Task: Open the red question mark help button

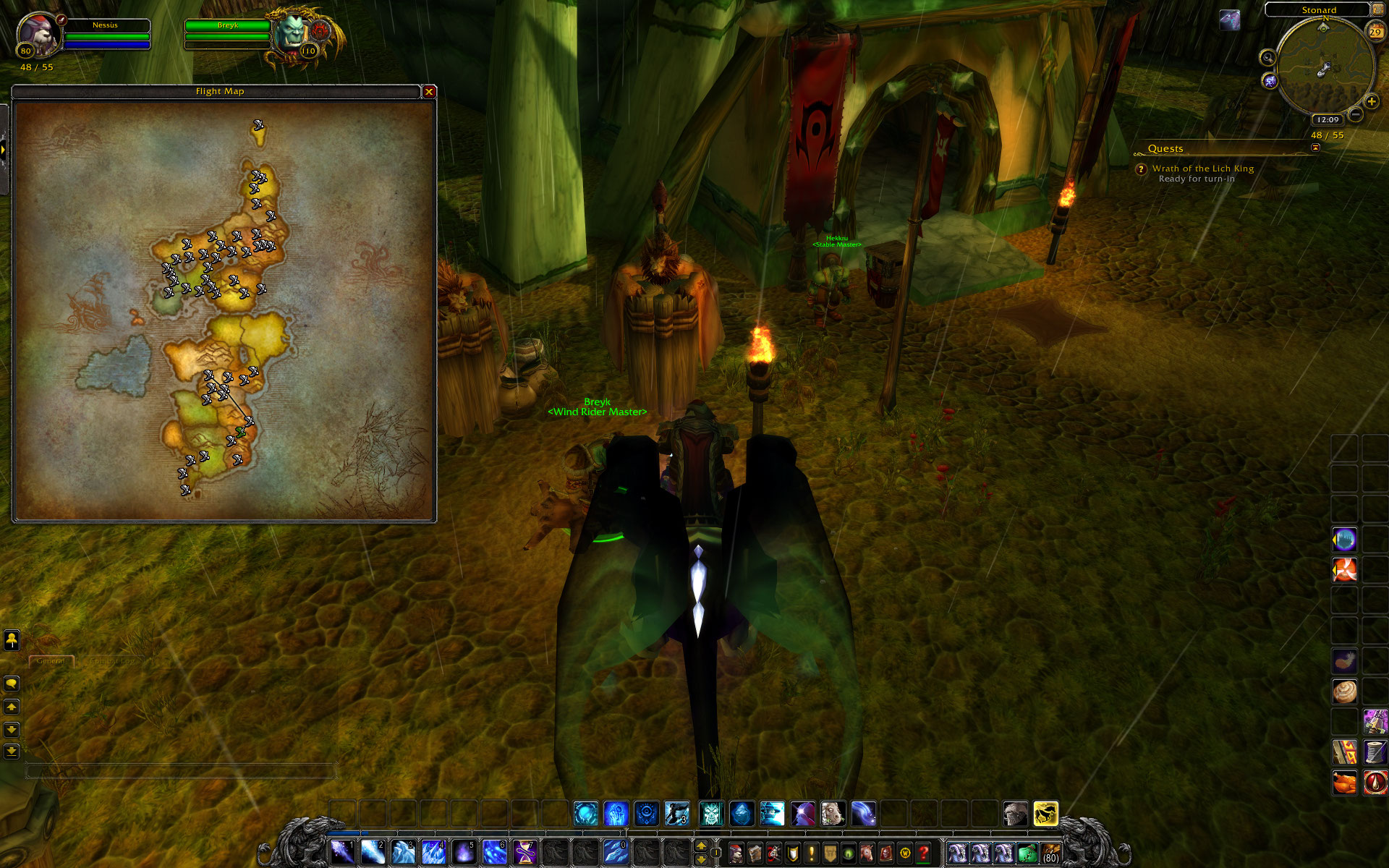Action: click(x=923, y=854)
